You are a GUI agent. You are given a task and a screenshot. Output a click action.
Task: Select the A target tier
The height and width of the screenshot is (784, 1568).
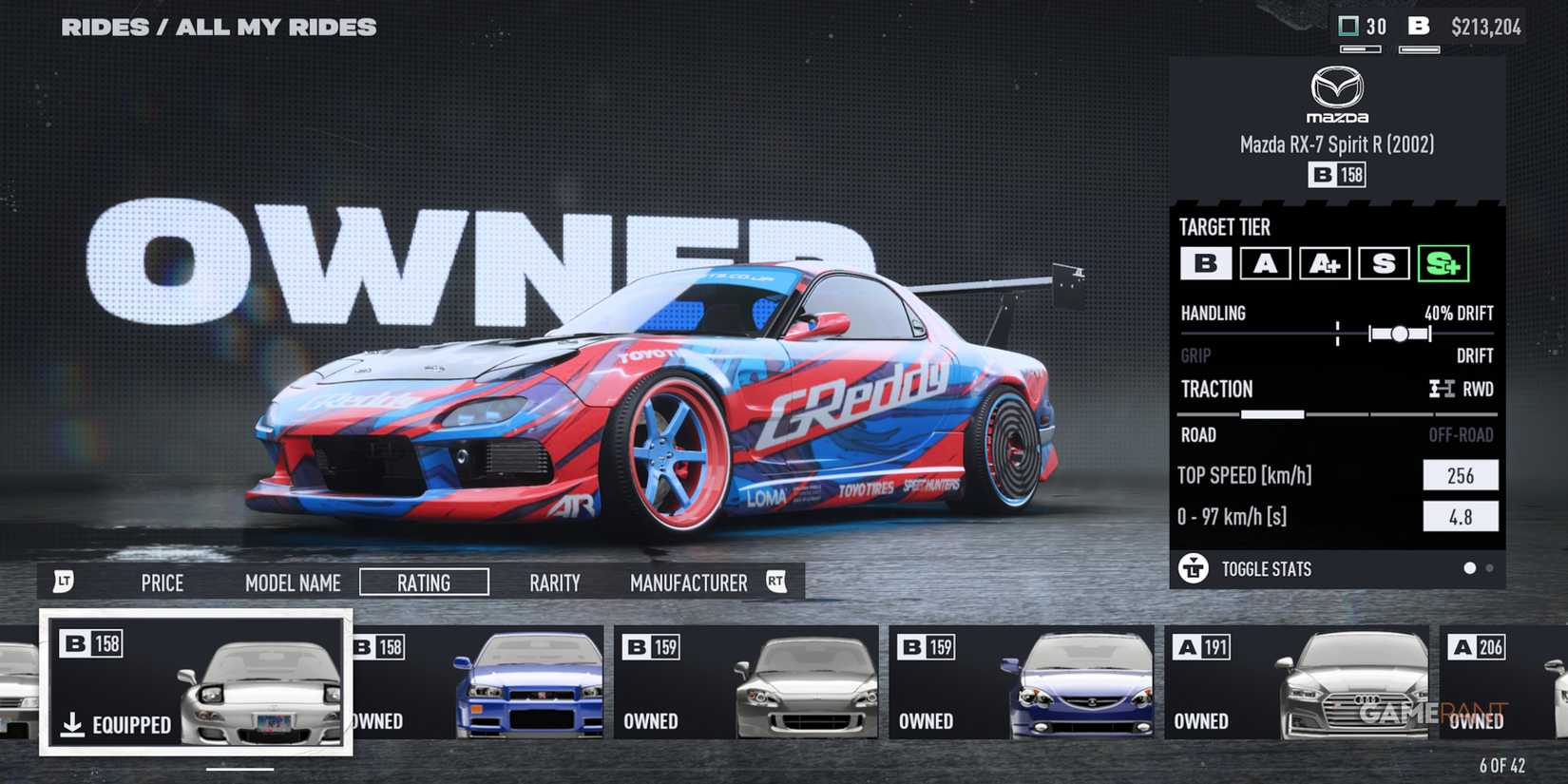click(1265, 263)
